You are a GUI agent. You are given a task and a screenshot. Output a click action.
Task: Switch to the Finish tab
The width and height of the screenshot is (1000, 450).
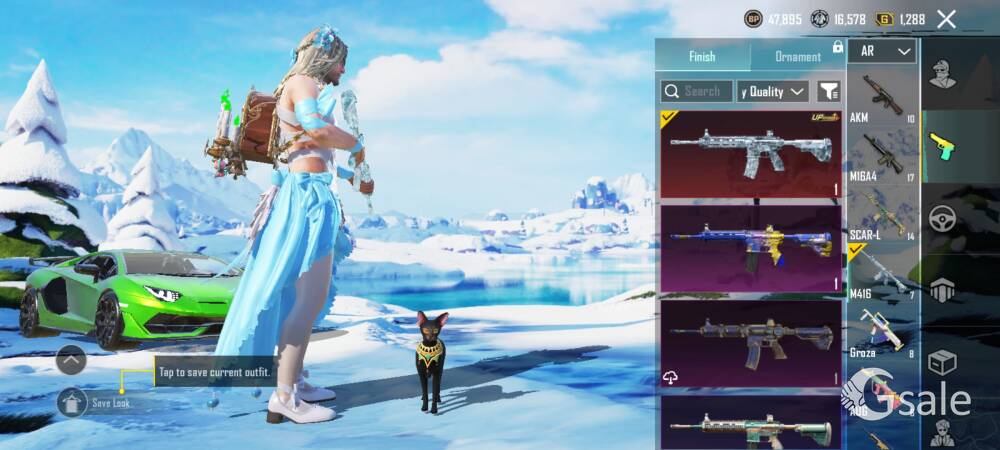pos(702,56)
